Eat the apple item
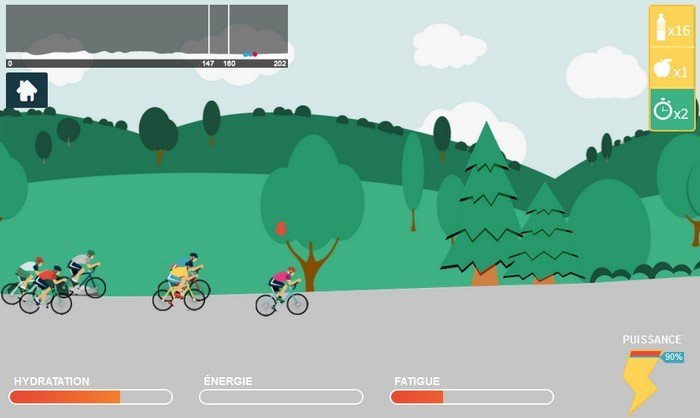 pos(671,70)
